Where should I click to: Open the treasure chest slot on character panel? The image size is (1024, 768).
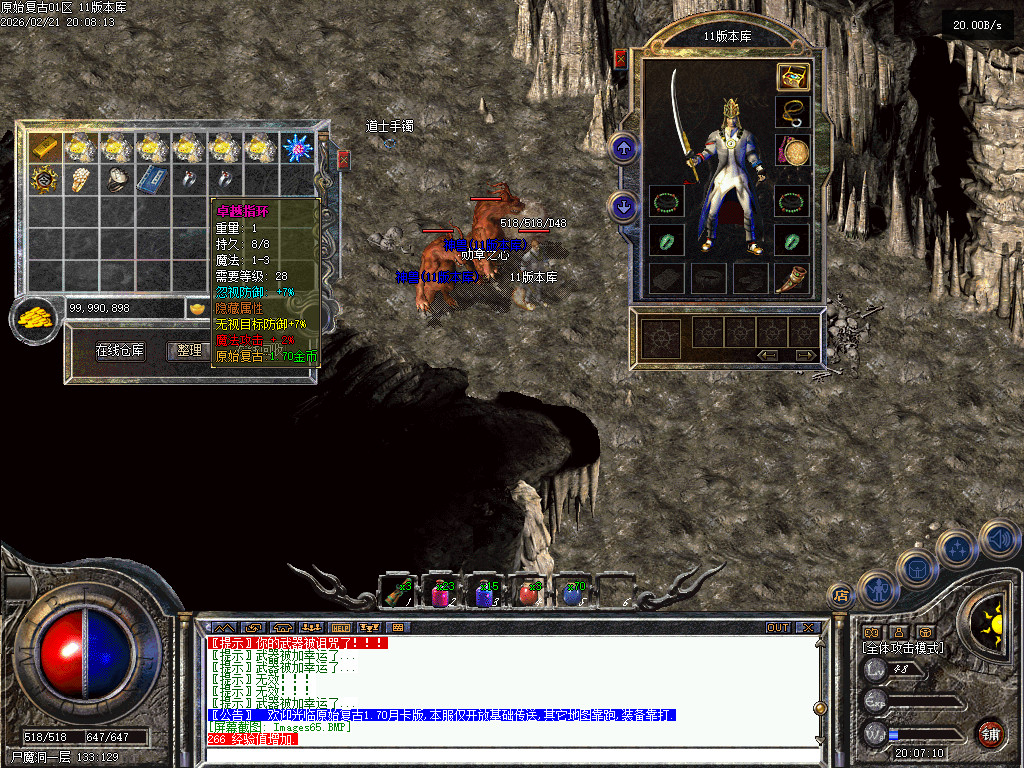793,78
